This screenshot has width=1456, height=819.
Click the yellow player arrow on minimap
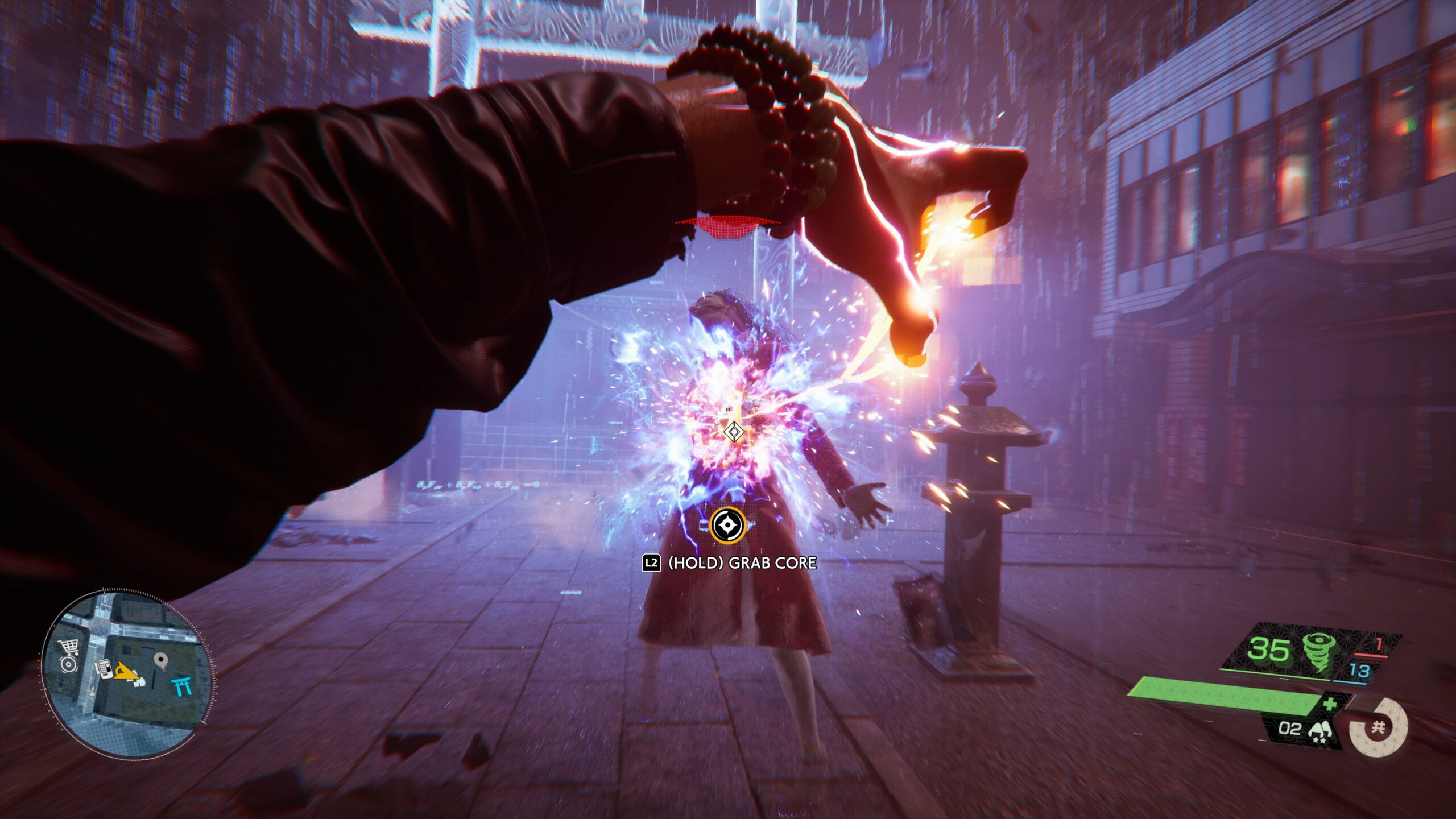click(x=126, y=671)
